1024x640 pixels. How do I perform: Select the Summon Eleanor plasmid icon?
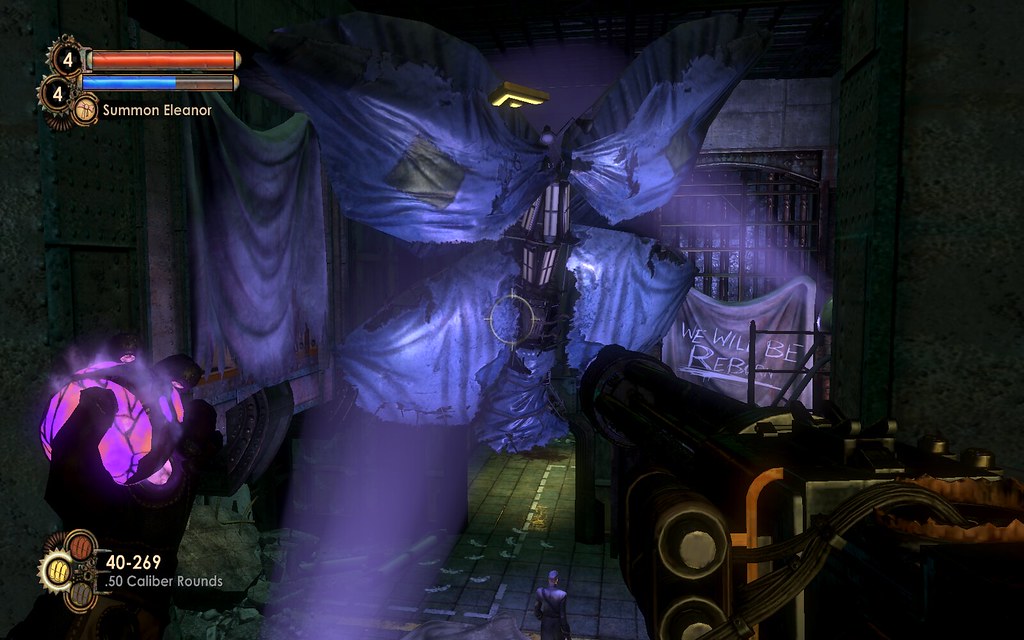85,109
